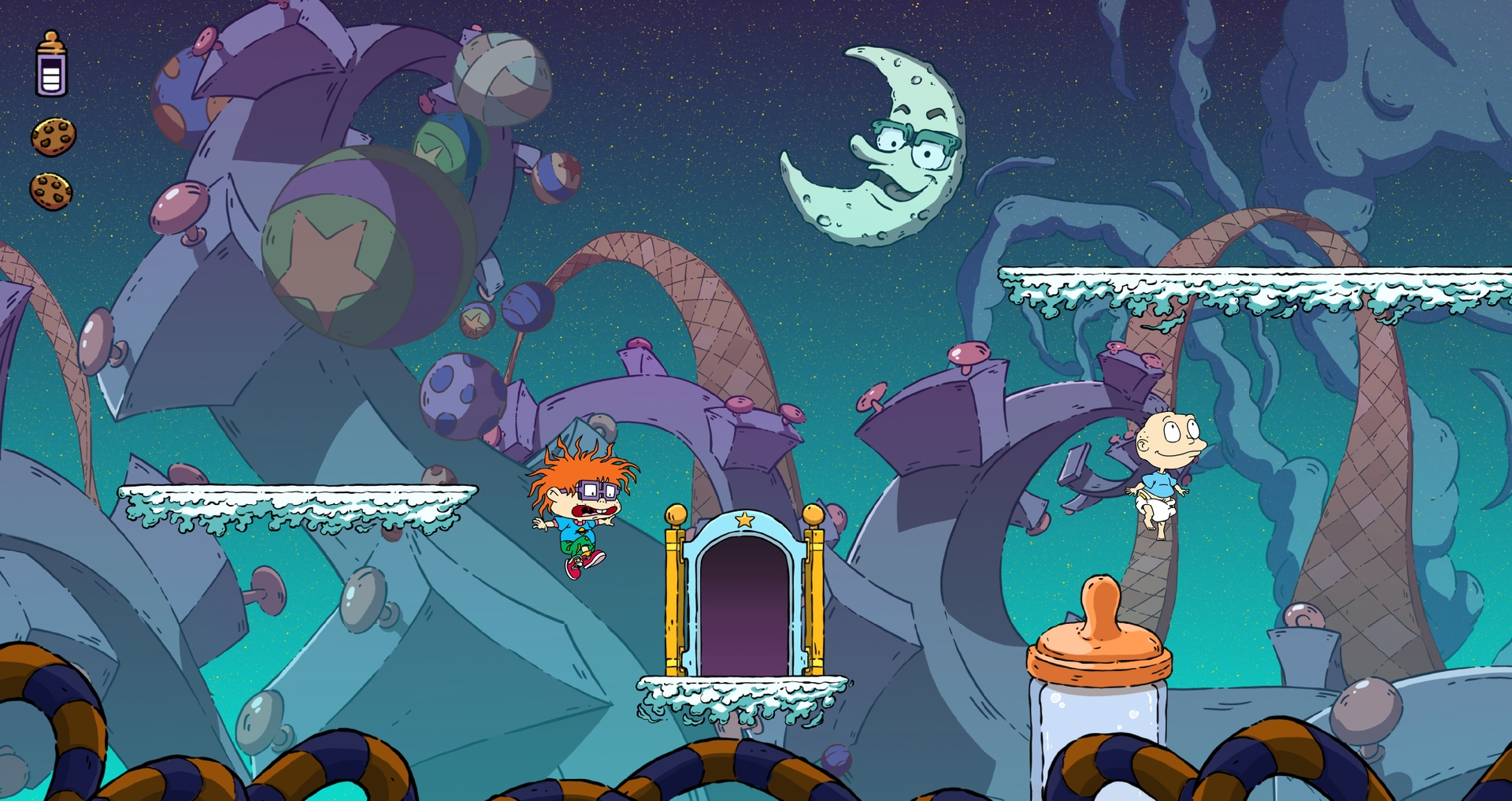Screen dimensions: 1512x801
Task: Click the lower cookie icon in HUD
Action: coord(49,191)
